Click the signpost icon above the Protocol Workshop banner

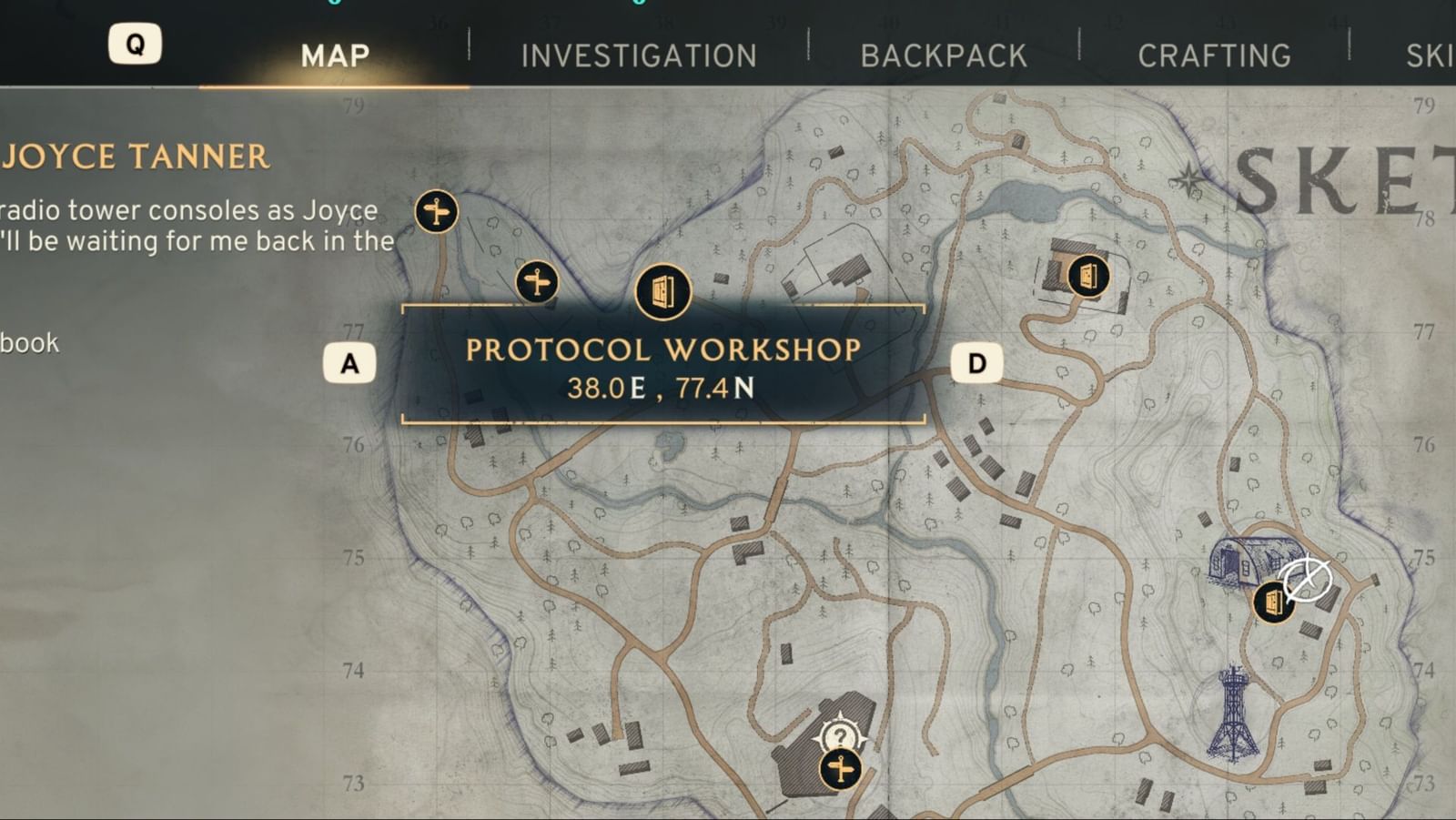point(537,283)
